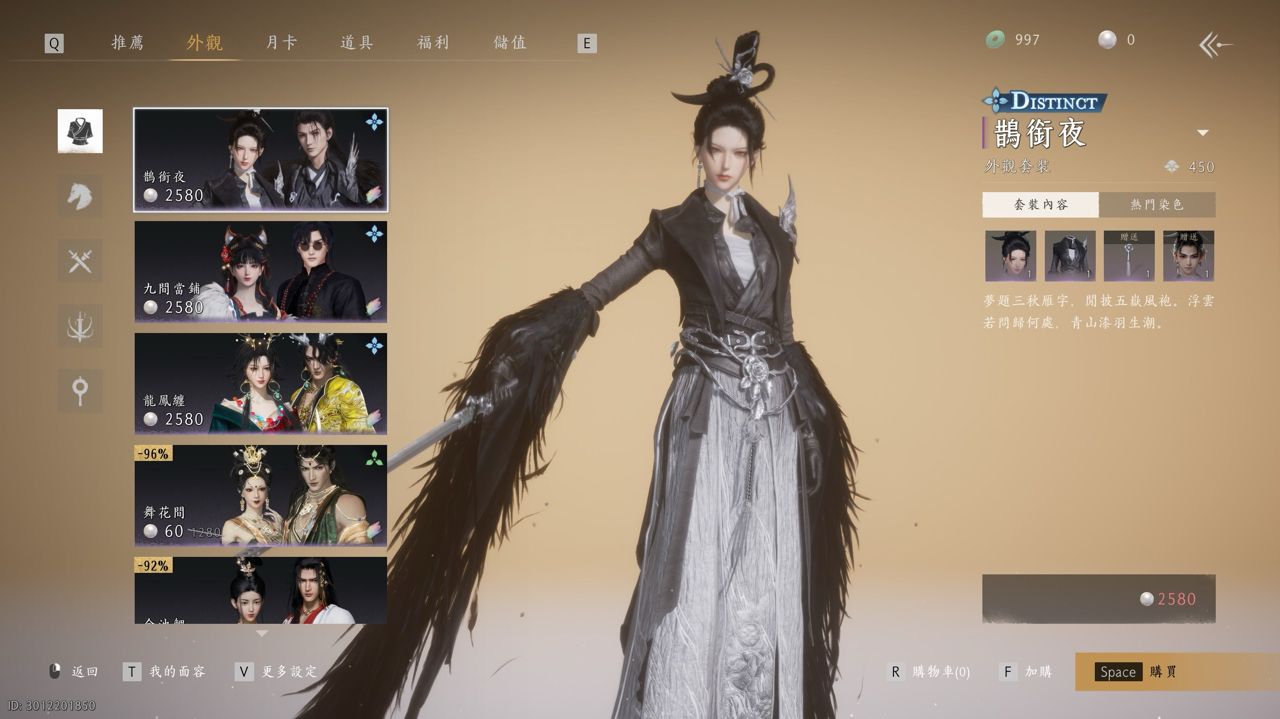Select the 道具 tab
This screenshot has height=719, width=1280.
point(357,43)
